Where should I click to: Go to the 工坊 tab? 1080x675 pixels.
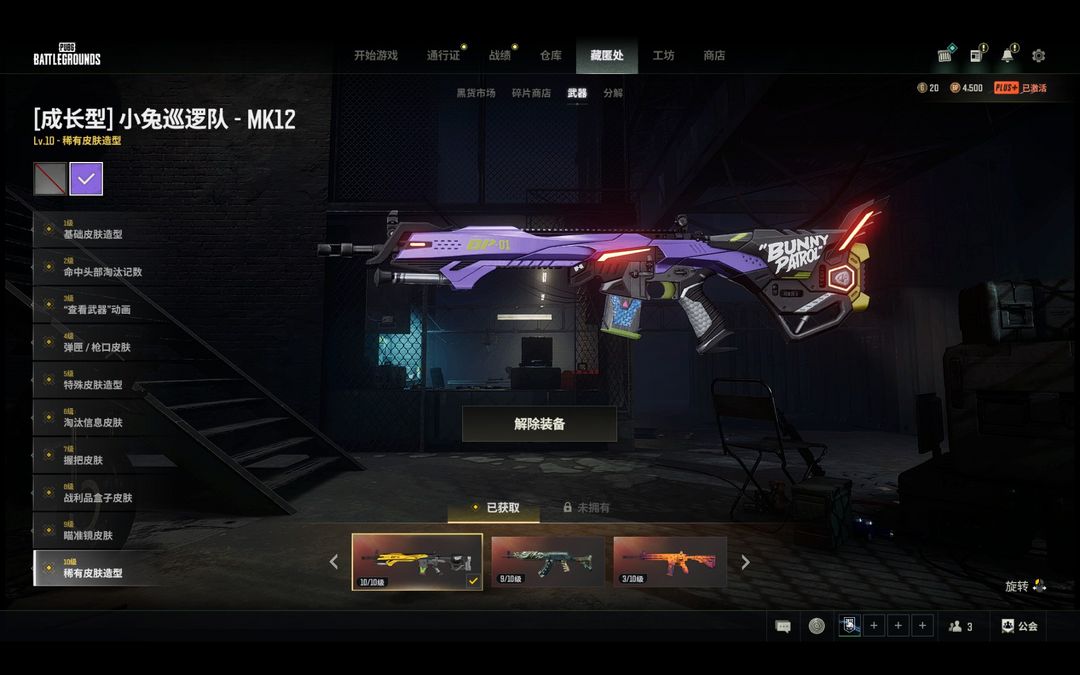click(x=663, y=56)
